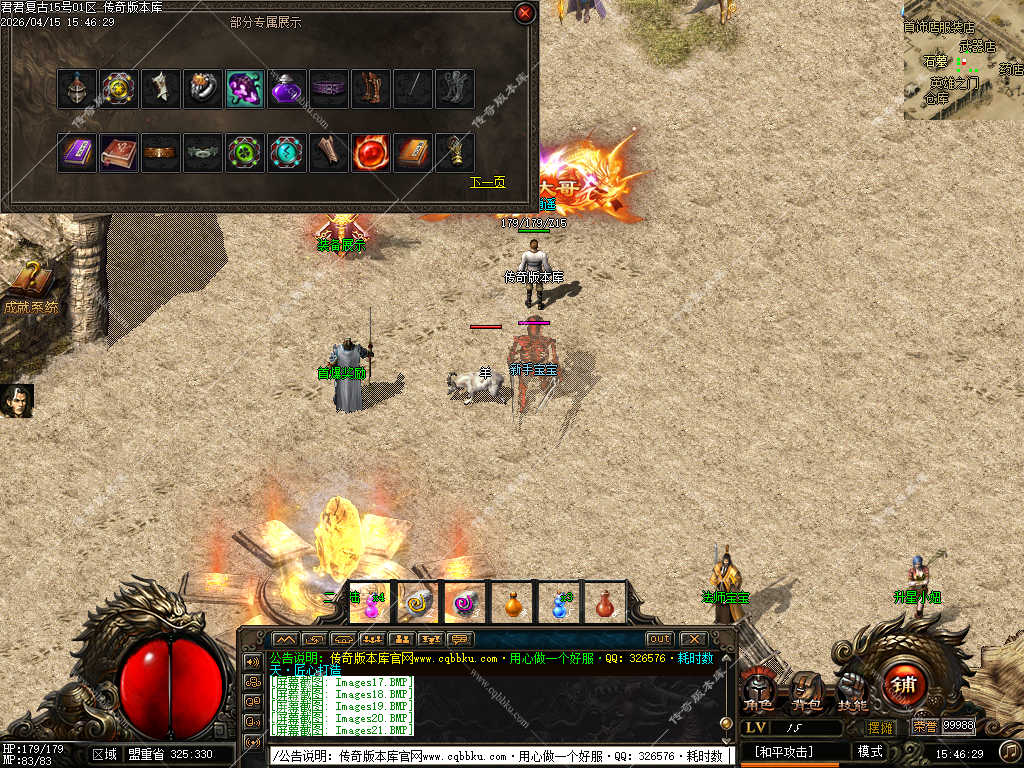Use the orange potion in quickbar
The image size is (1024, 768).
click(512, 603)
